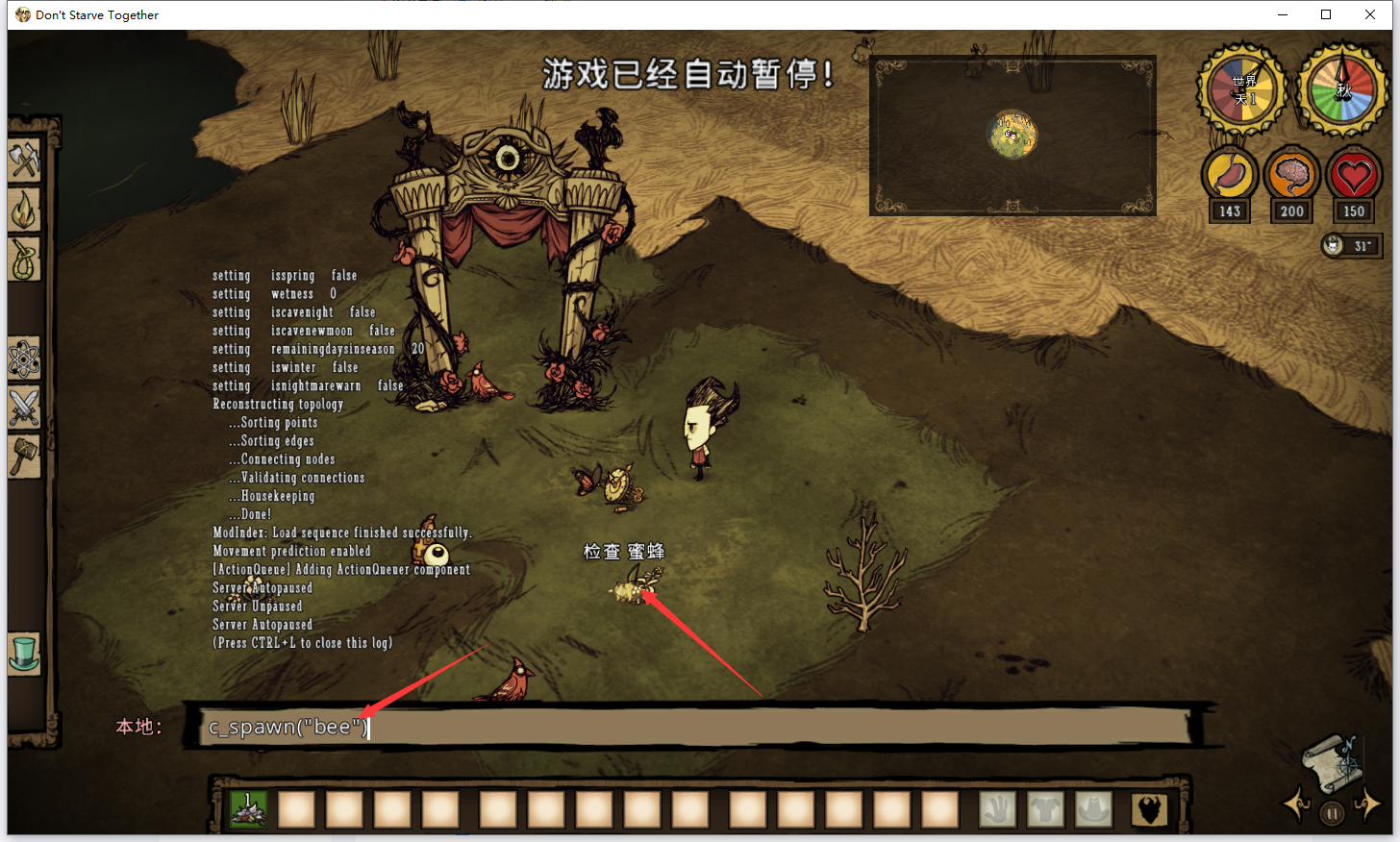Open the Fire crafting tab
Image resolution: width=1400 pixels, height=842 pixels.
pos(24,210)
